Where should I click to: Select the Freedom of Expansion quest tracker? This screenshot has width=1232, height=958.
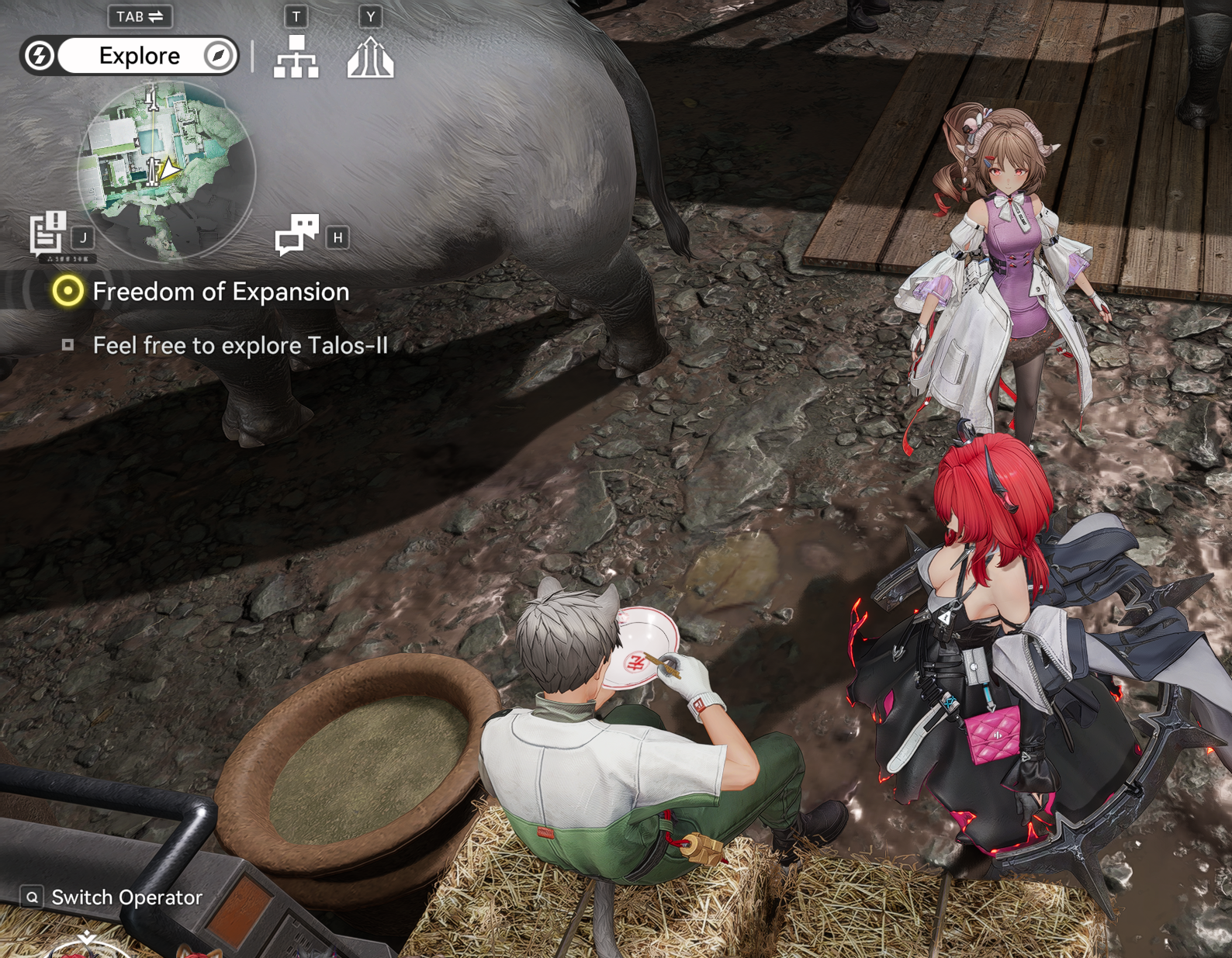pos(220,292)
